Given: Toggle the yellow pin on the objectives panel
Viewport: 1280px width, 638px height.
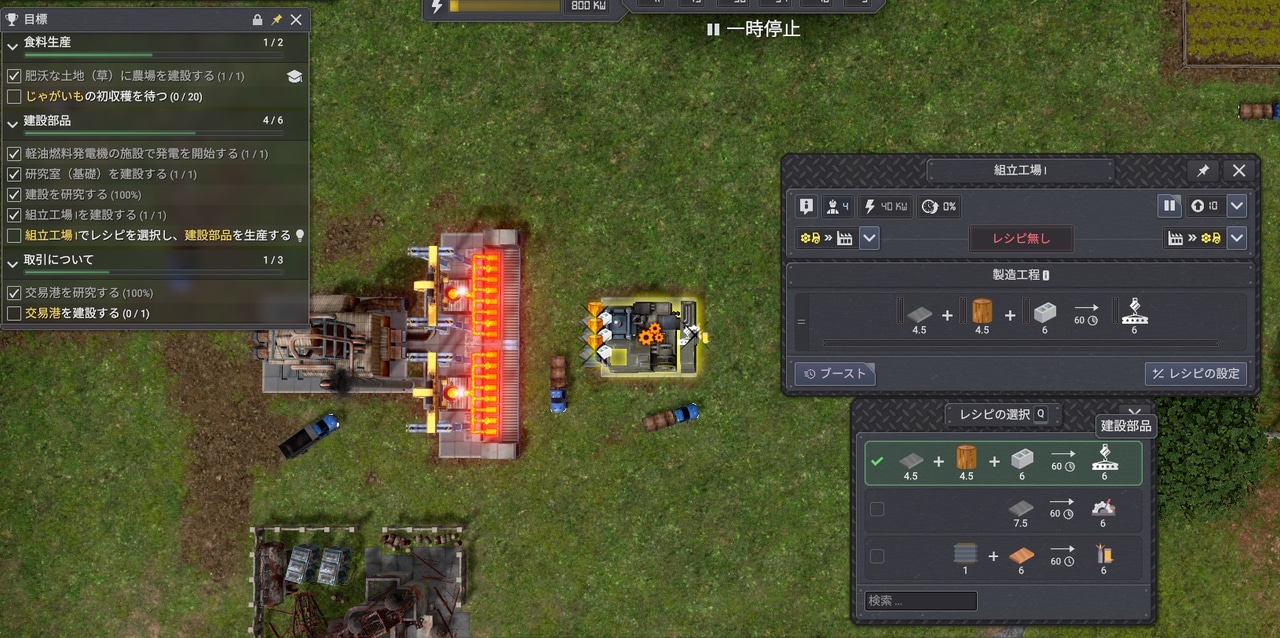Looking at the screenshot, I should coord(276,19).
